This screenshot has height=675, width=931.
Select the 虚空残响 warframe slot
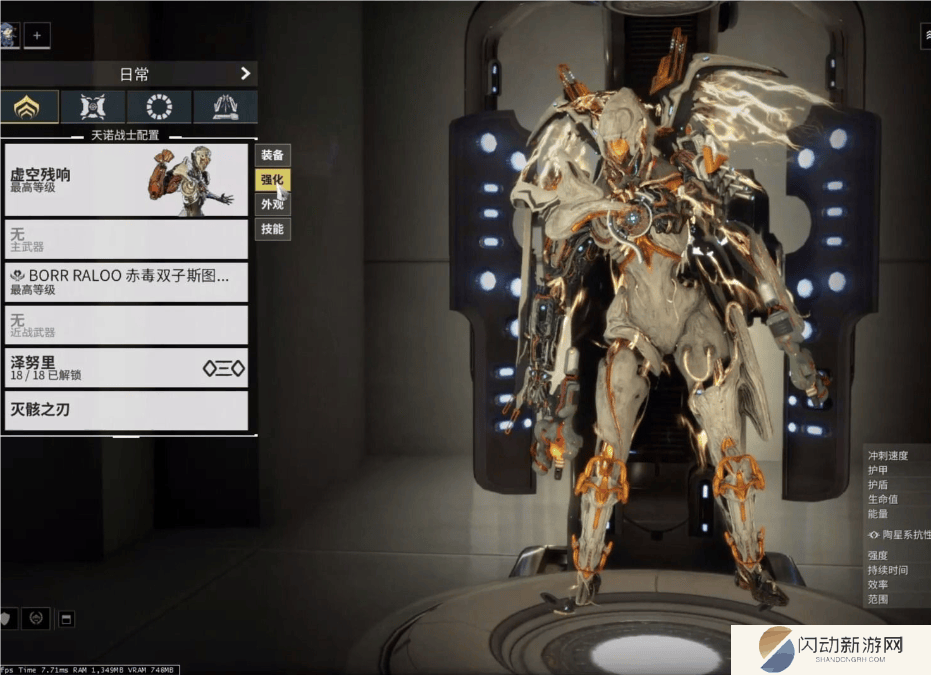tap(126, 180)
